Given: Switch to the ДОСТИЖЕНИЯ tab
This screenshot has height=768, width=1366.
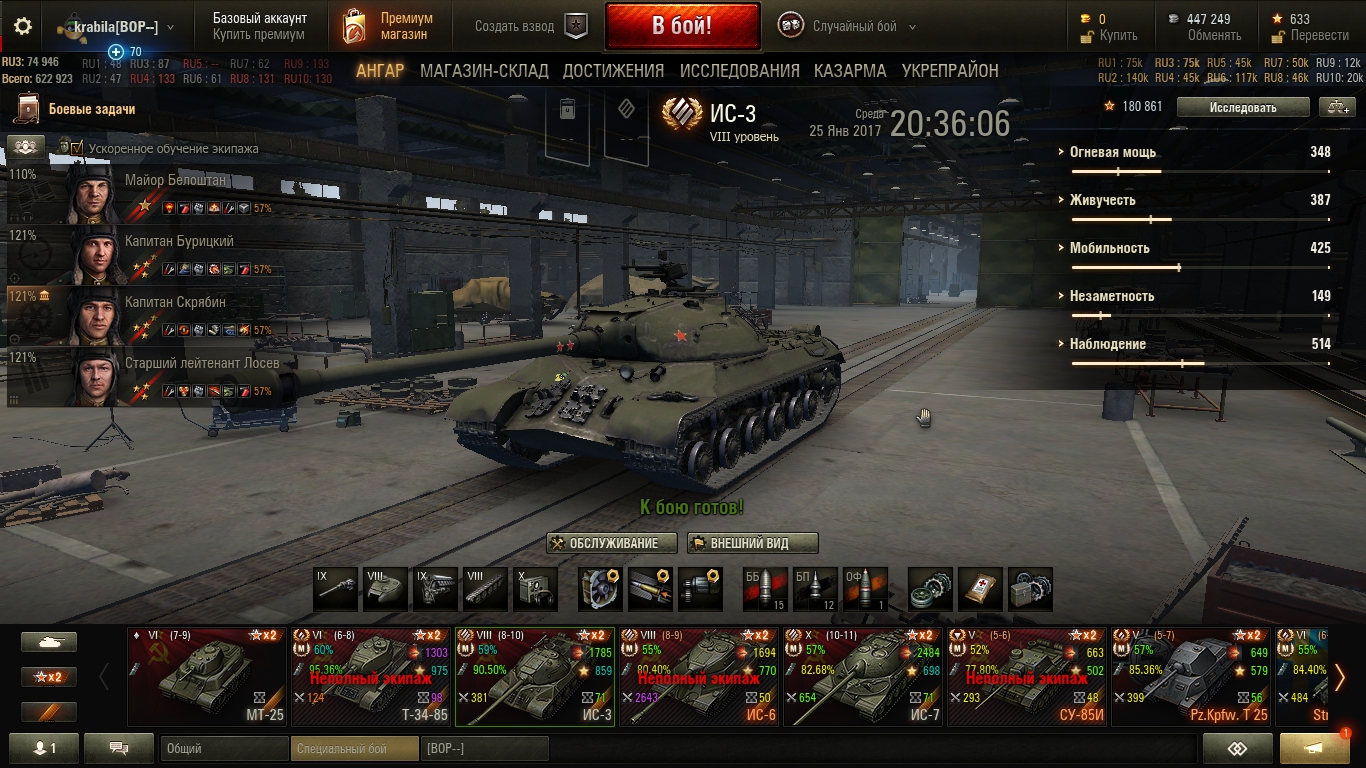Looking at the screenshot, I should point(613,71).
